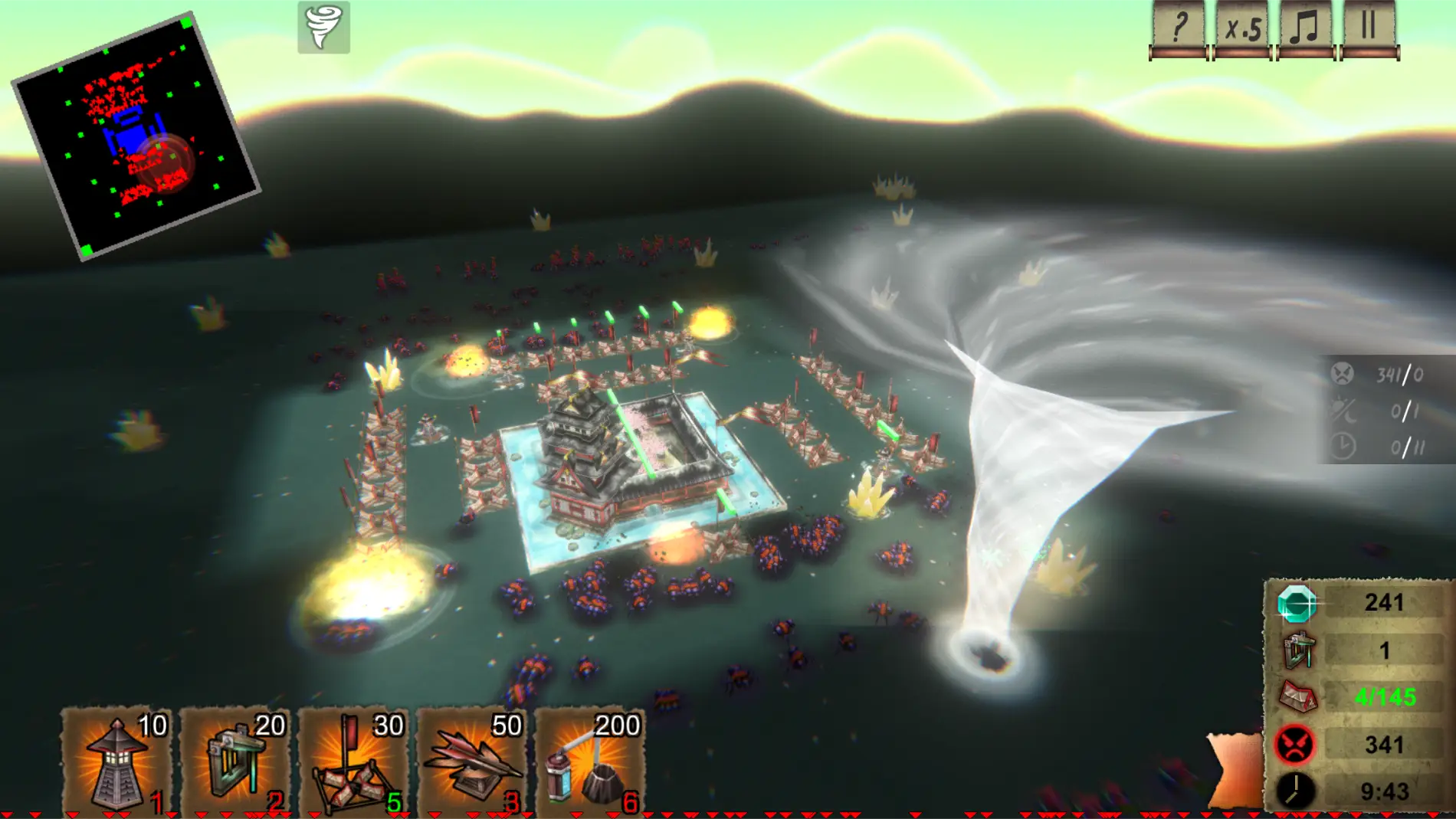Open the help question mark button
The width and height of the screenshot is (1456, 819).
(1178, 29)
